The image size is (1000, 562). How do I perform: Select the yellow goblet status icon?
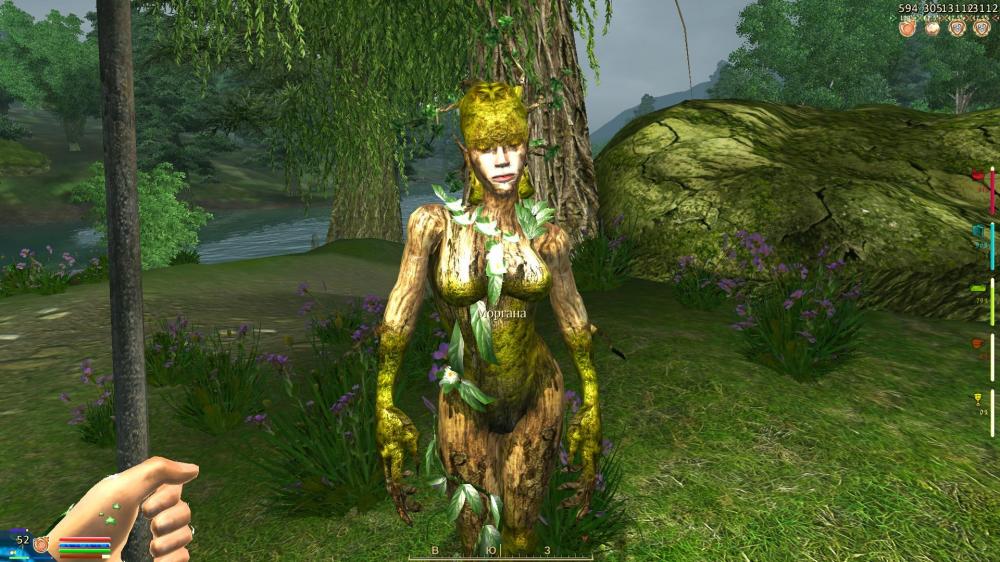[x=977, y=399]
